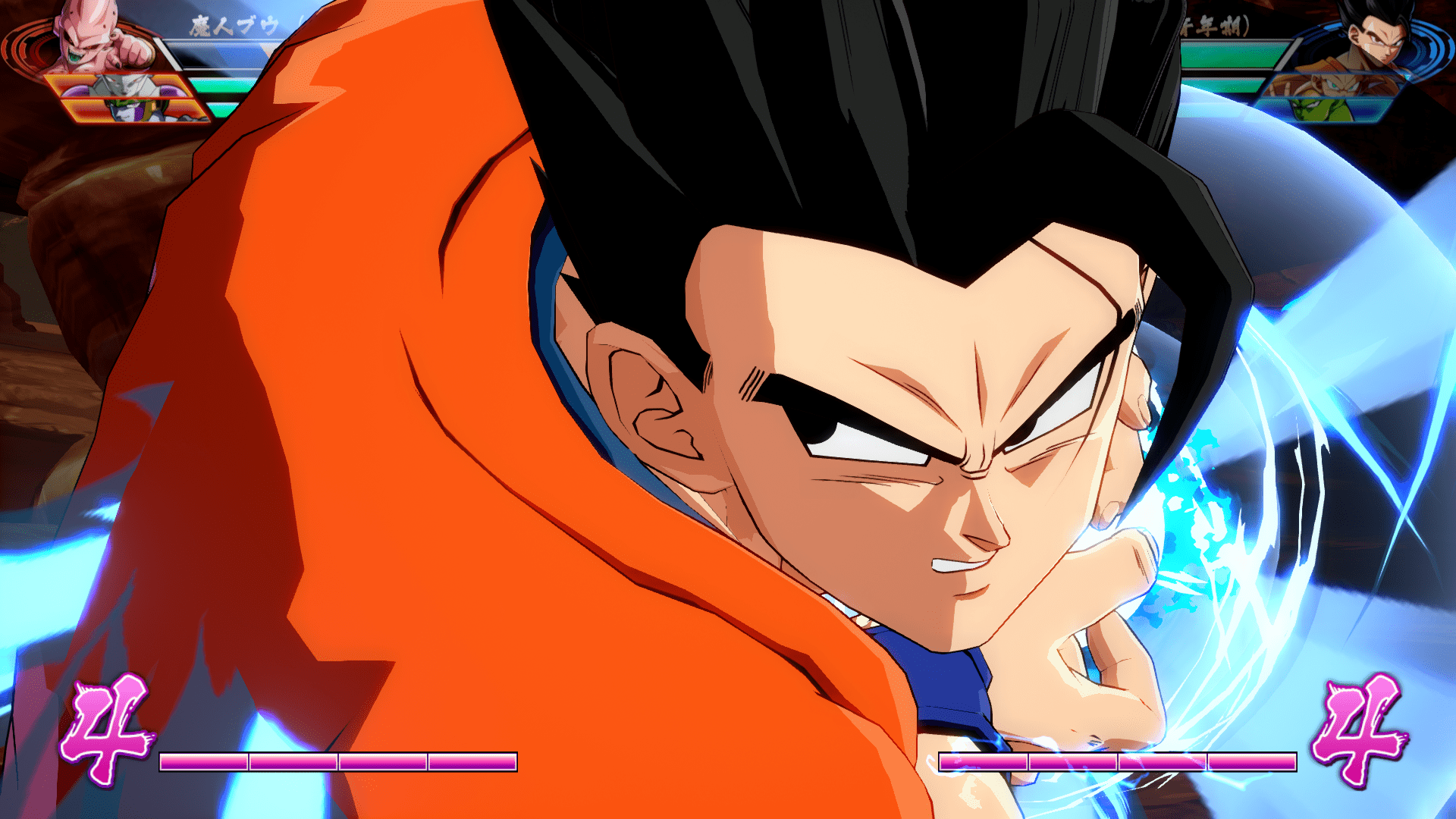Image resolution: width=1456 pixels, height=819 pixels.
Task: Click the left player's ki level number 4
Action: click(x=106, y=726)
